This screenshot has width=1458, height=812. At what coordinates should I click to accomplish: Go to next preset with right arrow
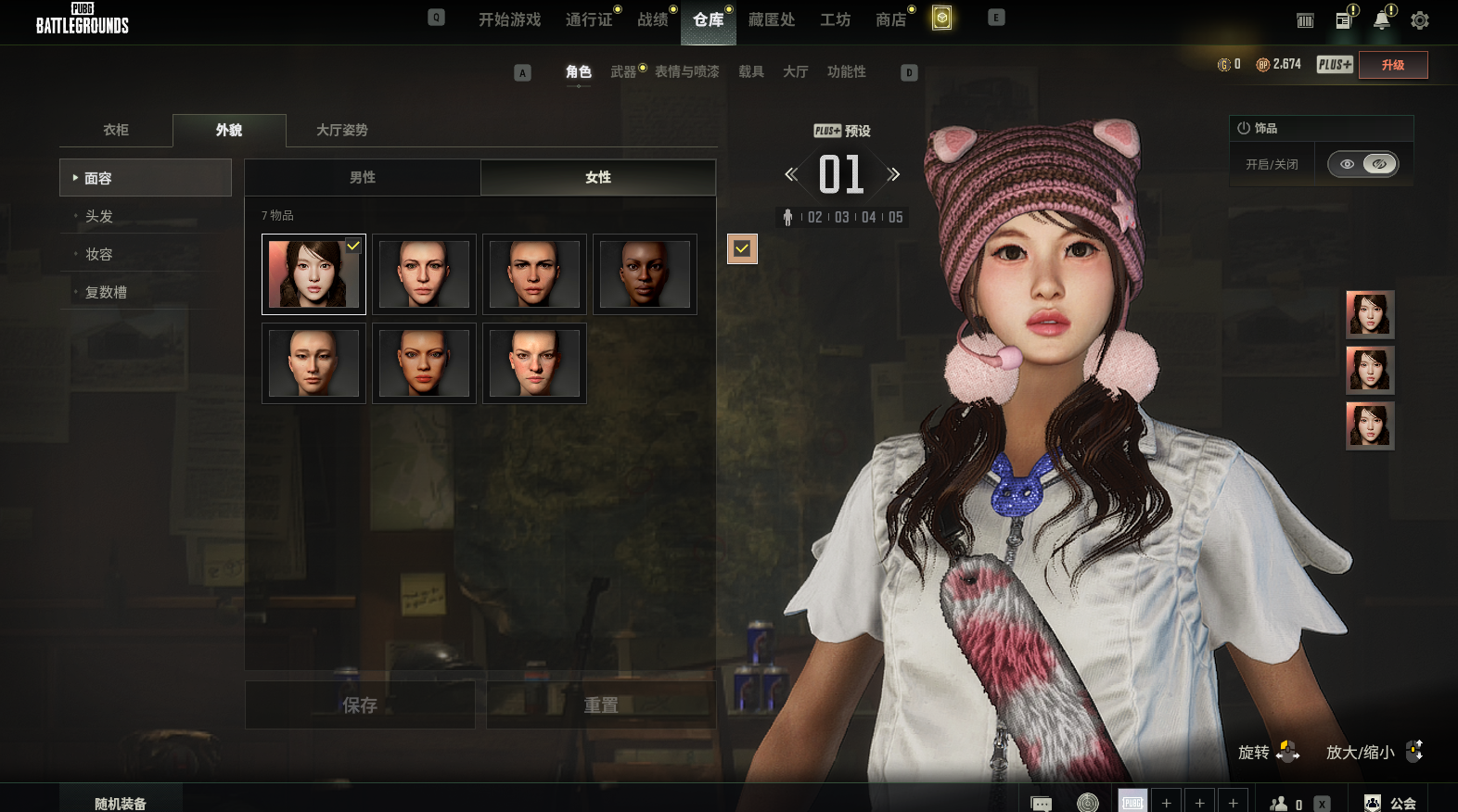tap(893, 174)
